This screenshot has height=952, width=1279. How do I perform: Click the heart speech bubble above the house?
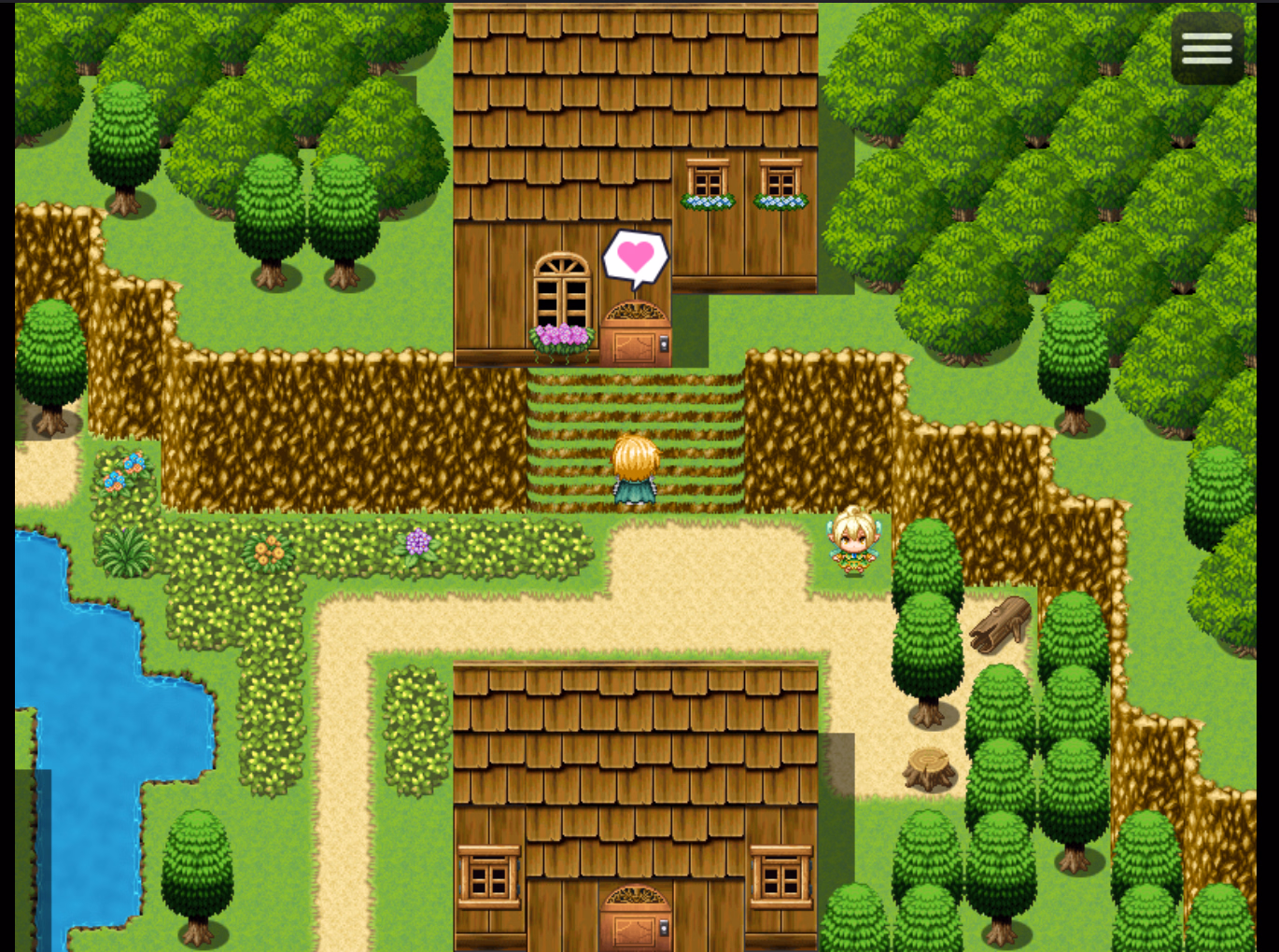[x=637, y=257]
